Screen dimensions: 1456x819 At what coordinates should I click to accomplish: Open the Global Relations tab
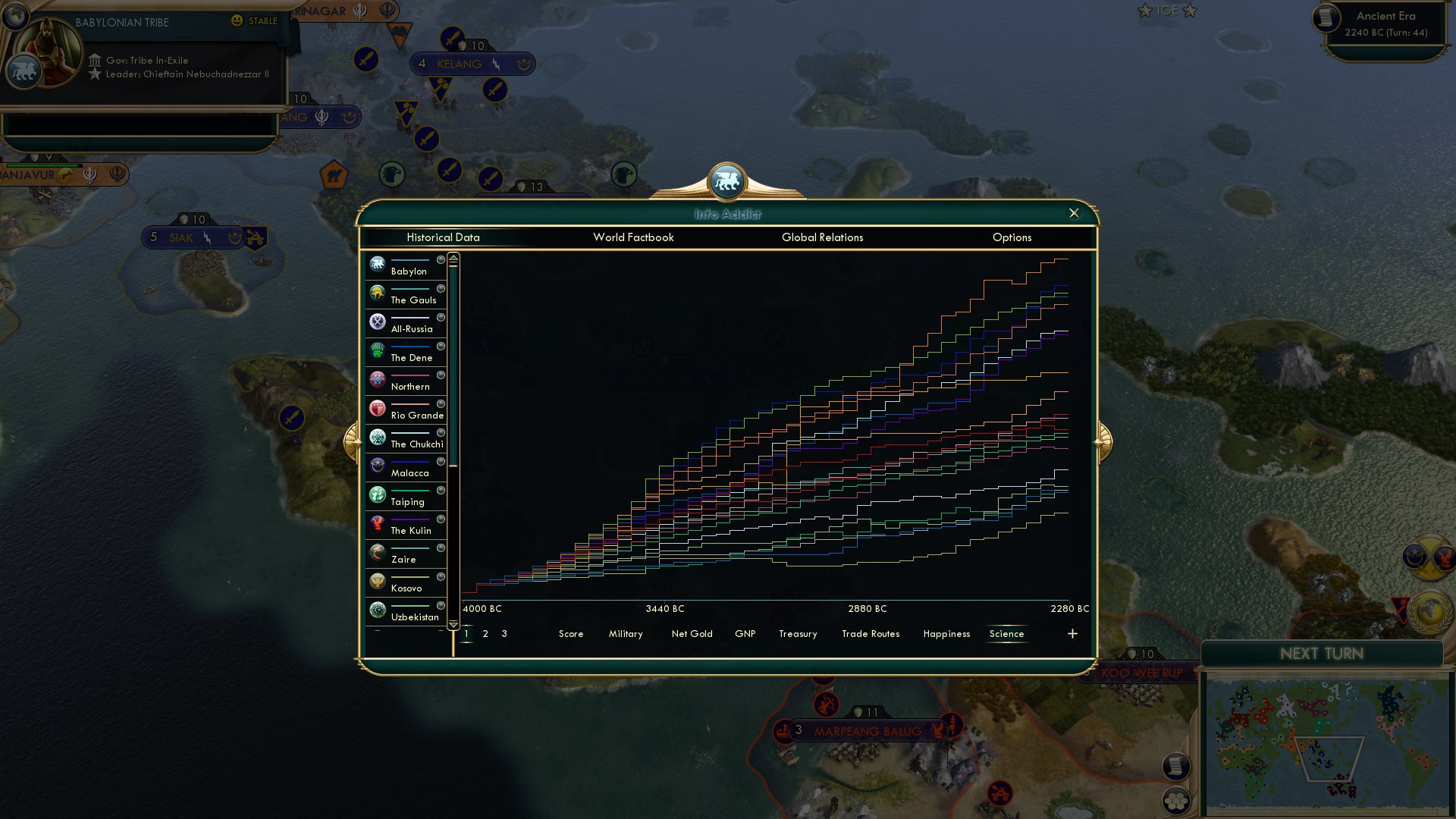[823, 237]
